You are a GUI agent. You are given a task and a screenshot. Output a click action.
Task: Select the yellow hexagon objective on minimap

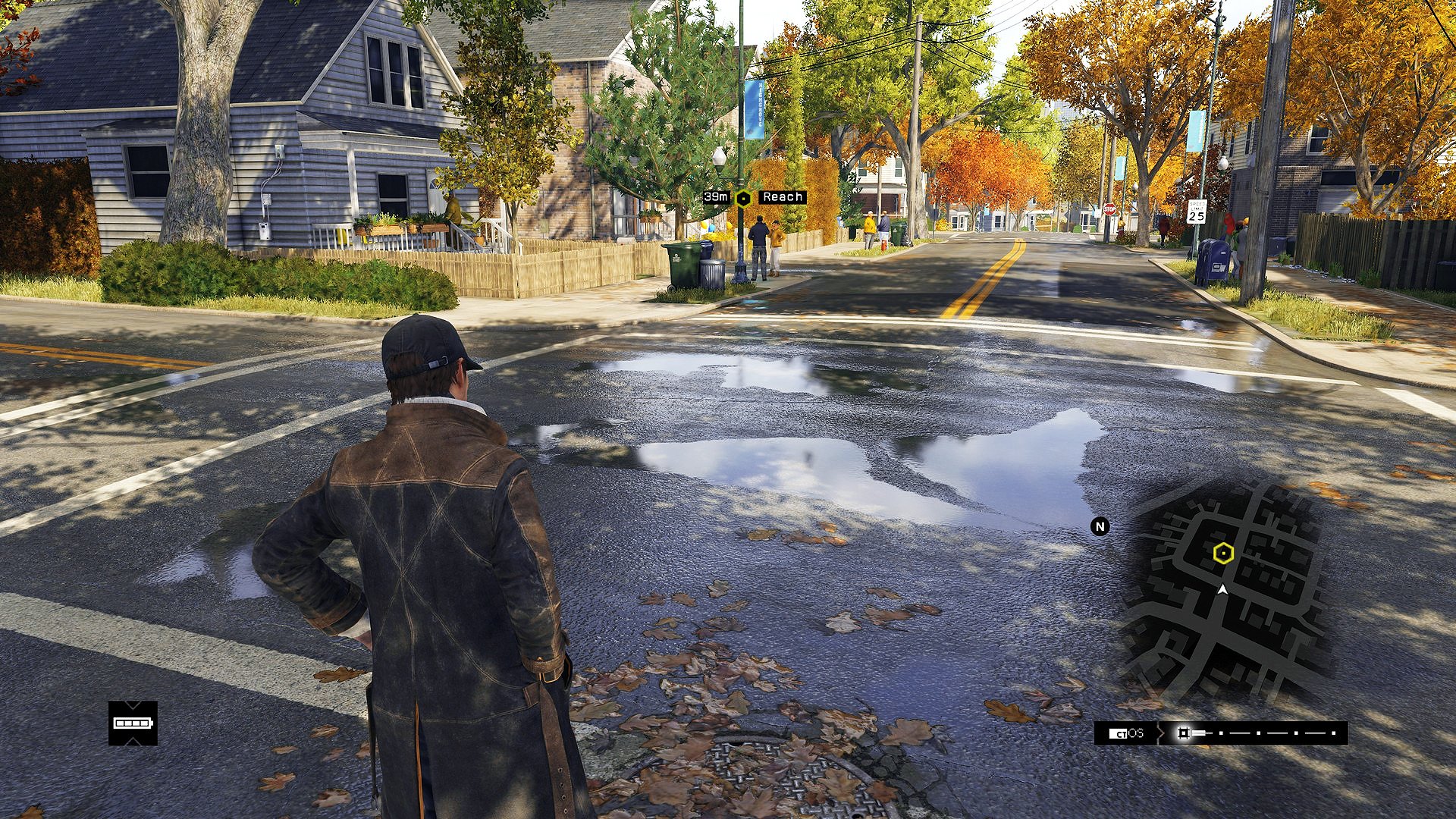click(1222, 554)
